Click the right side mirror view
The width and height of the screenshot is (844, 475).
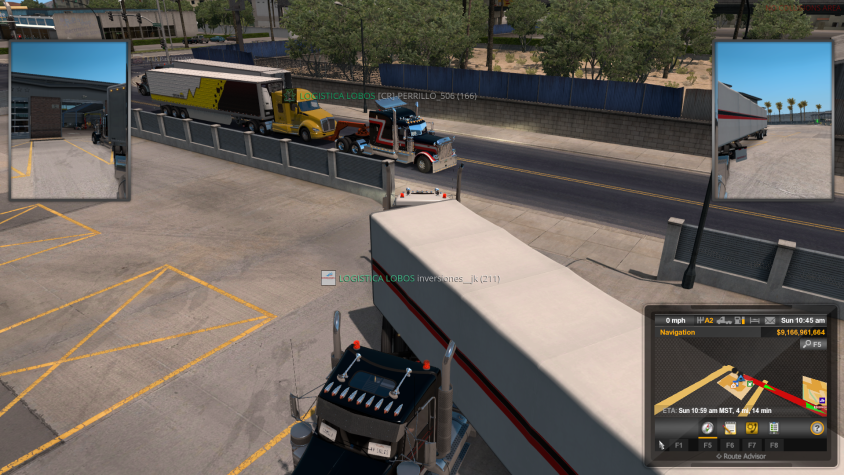point(773,119)
